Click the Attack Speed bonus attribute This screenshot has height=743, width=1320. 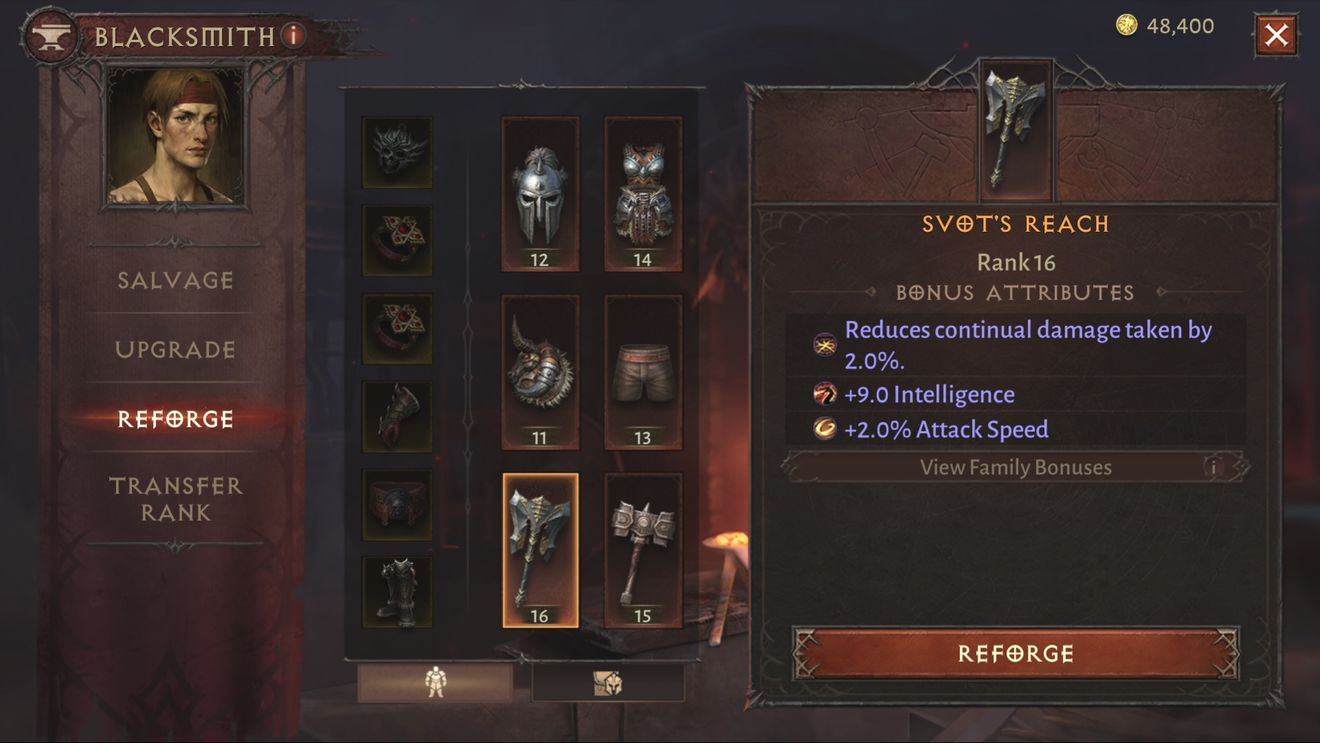[x=946, y=429]
